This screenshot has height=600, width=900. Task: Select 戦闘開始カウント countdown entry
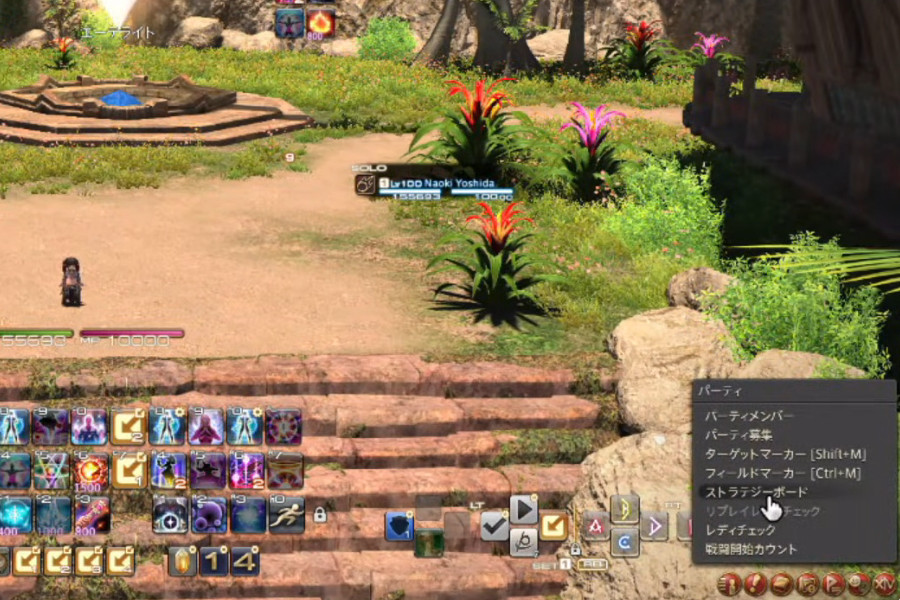(751, 549)
